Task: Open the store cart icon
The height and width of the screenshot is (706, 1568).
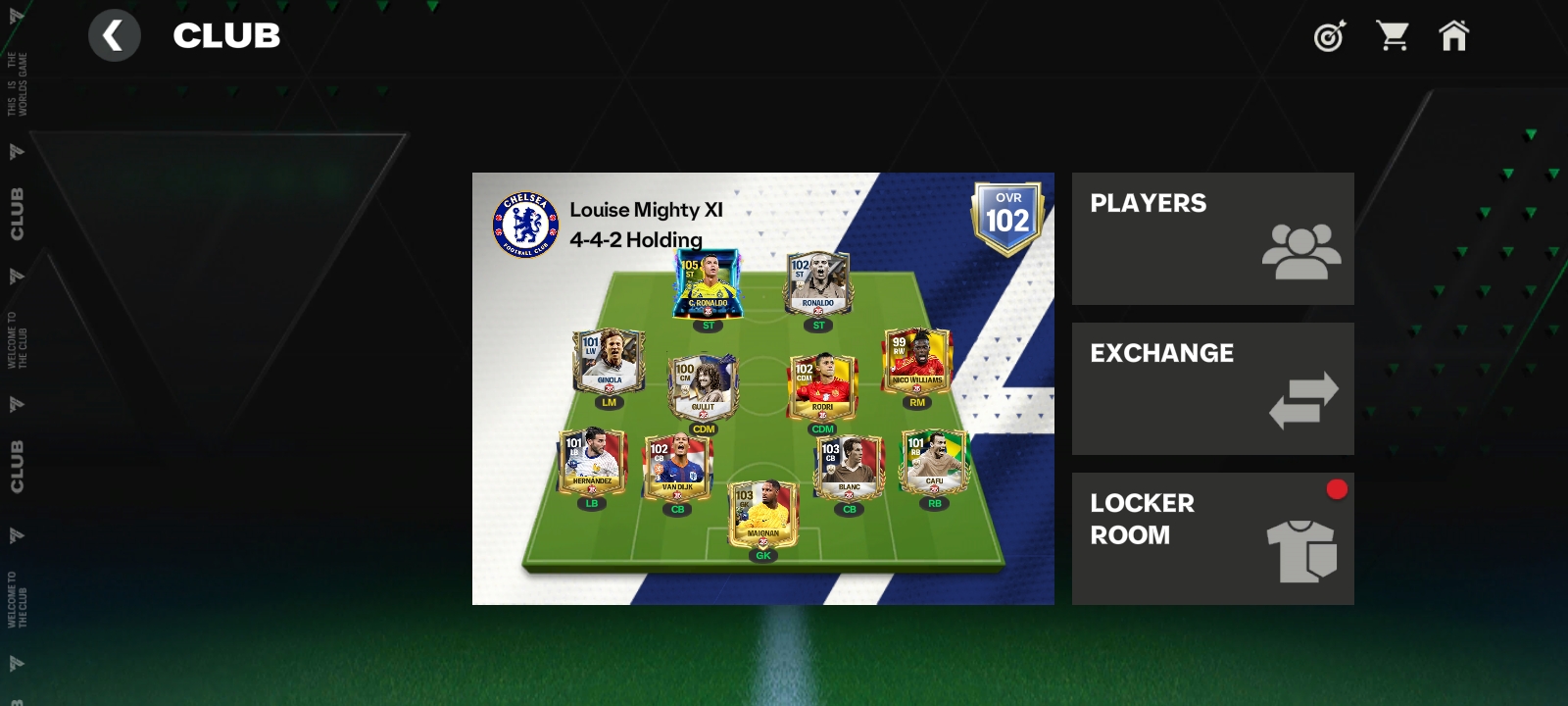Action: [x=1392, y=36]
